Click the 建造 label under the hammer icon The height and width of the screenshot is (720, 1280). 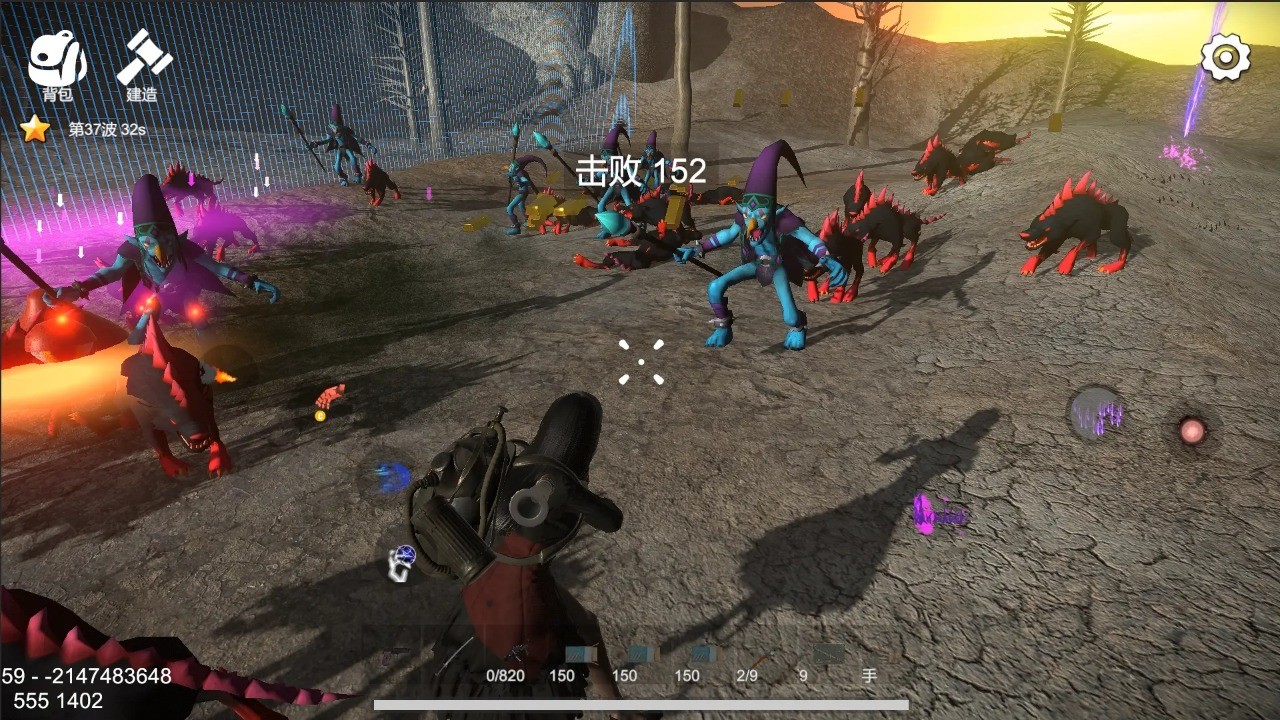click(140, 97)
